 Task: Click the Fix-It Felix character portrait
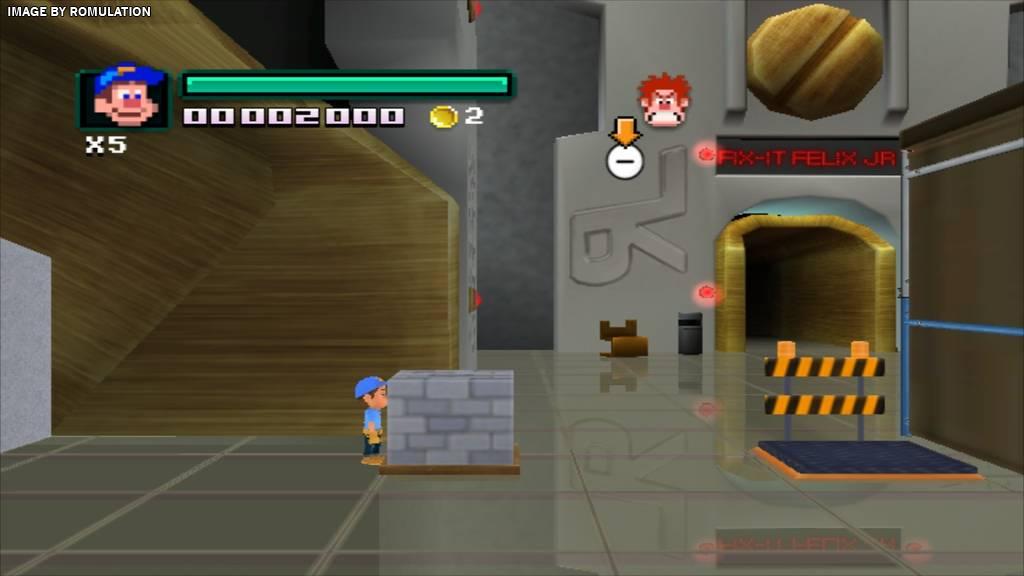pyautogui.click(x=124, y=99)
